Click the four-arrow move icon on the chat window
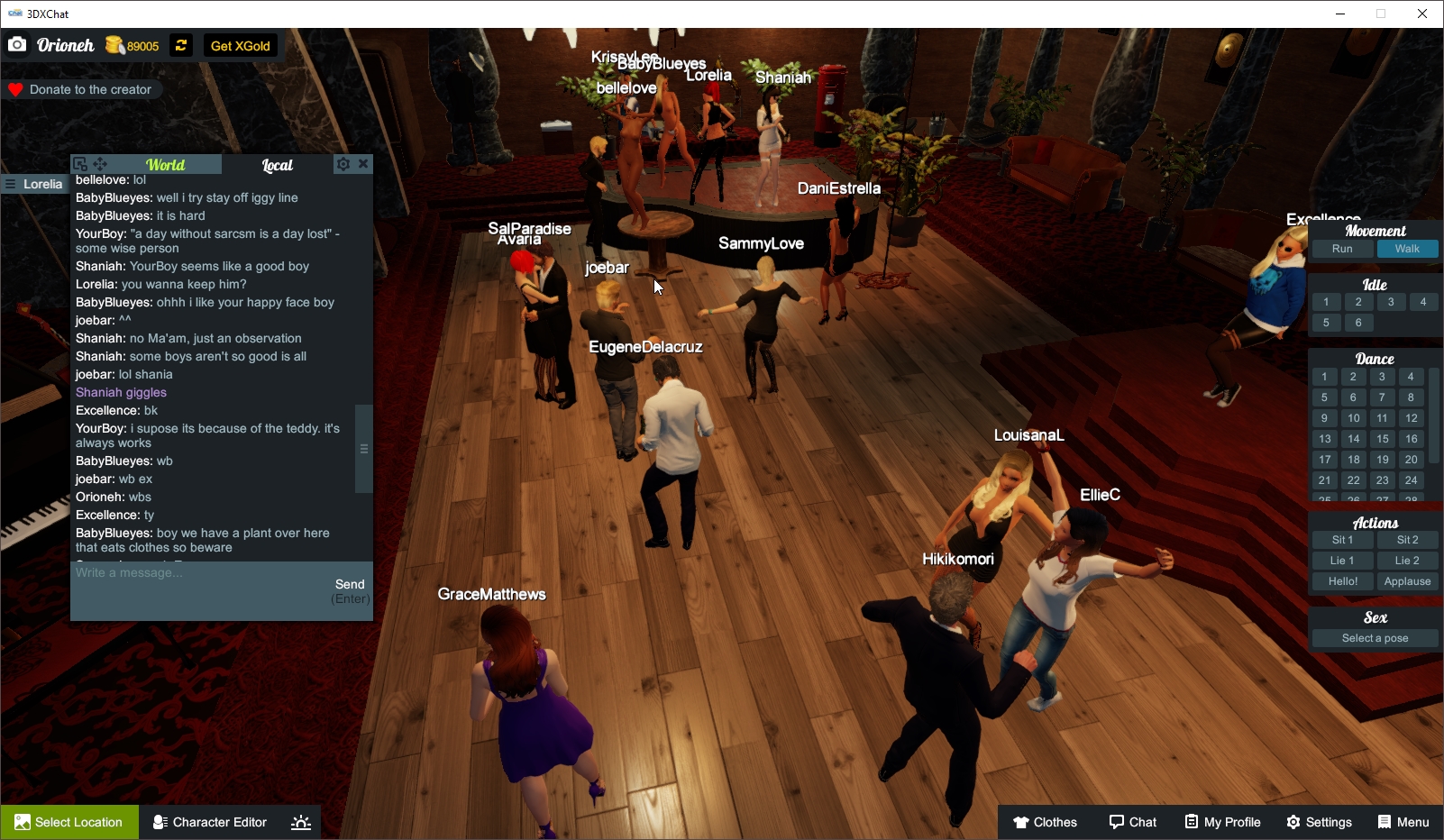1444x840 pixels. tap(100, 164)
